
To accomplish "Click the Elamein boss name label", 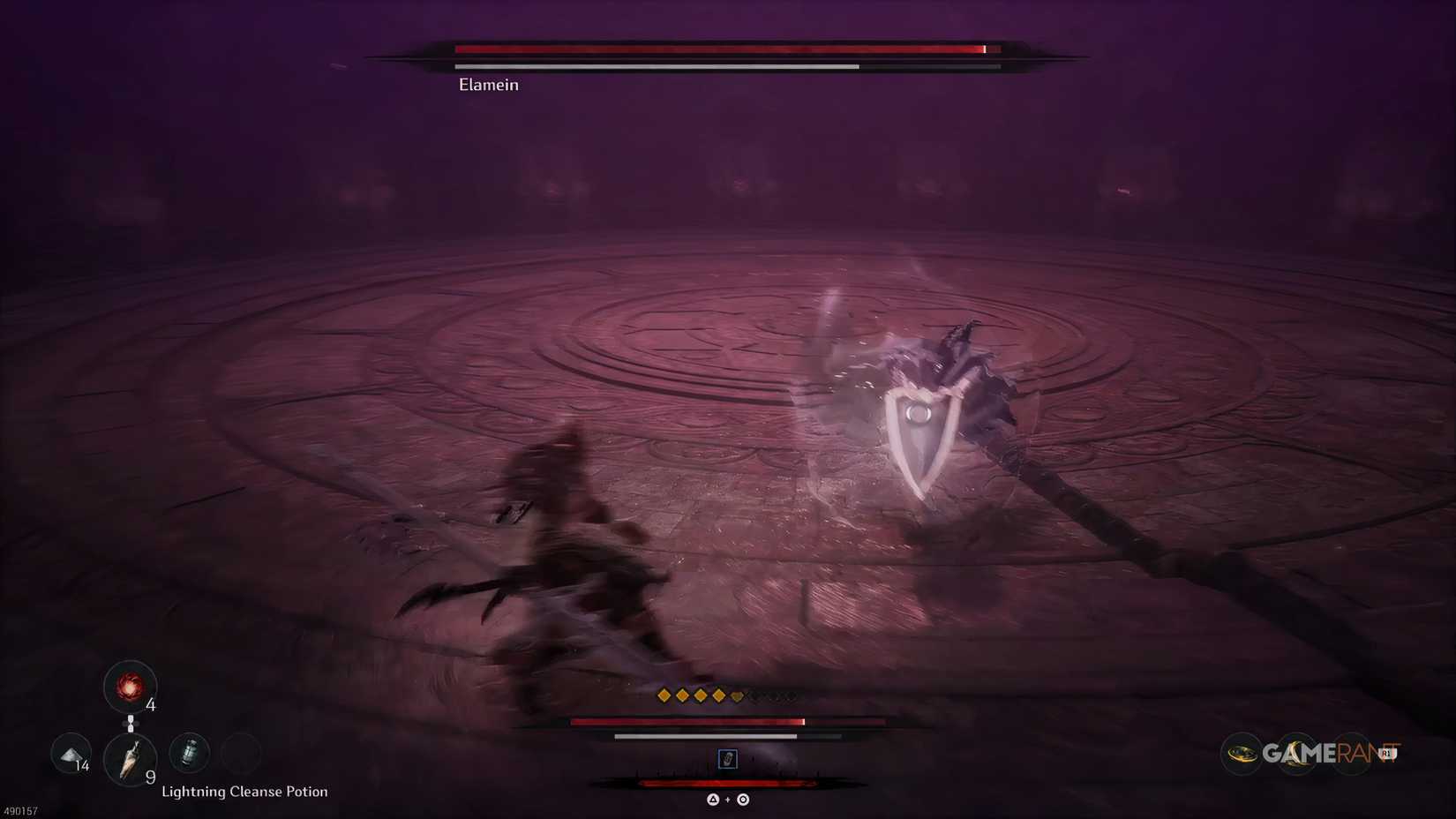I will [x=488, y=84].
